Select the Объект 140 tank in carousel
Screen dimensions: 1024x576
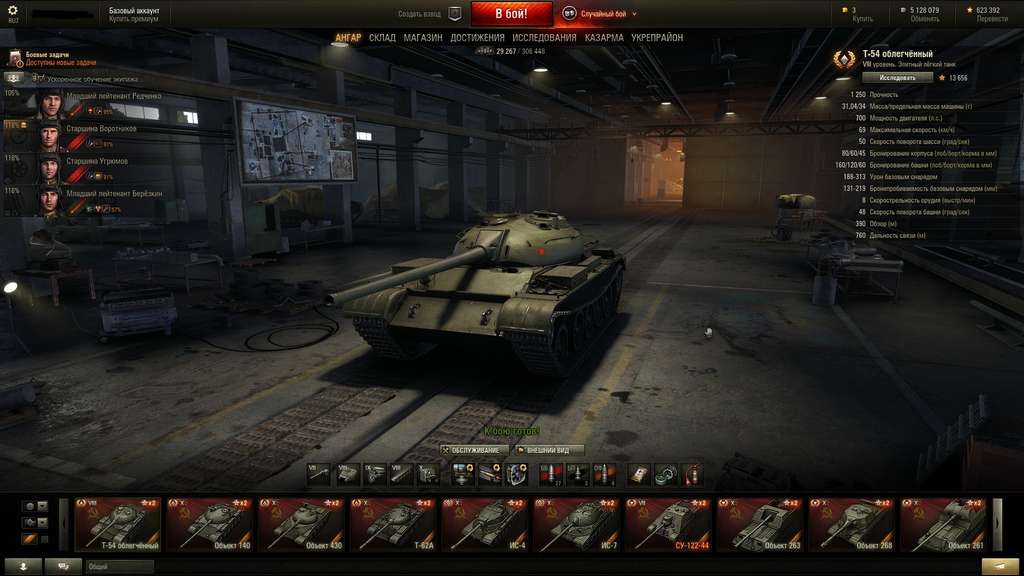coord(211,524)
